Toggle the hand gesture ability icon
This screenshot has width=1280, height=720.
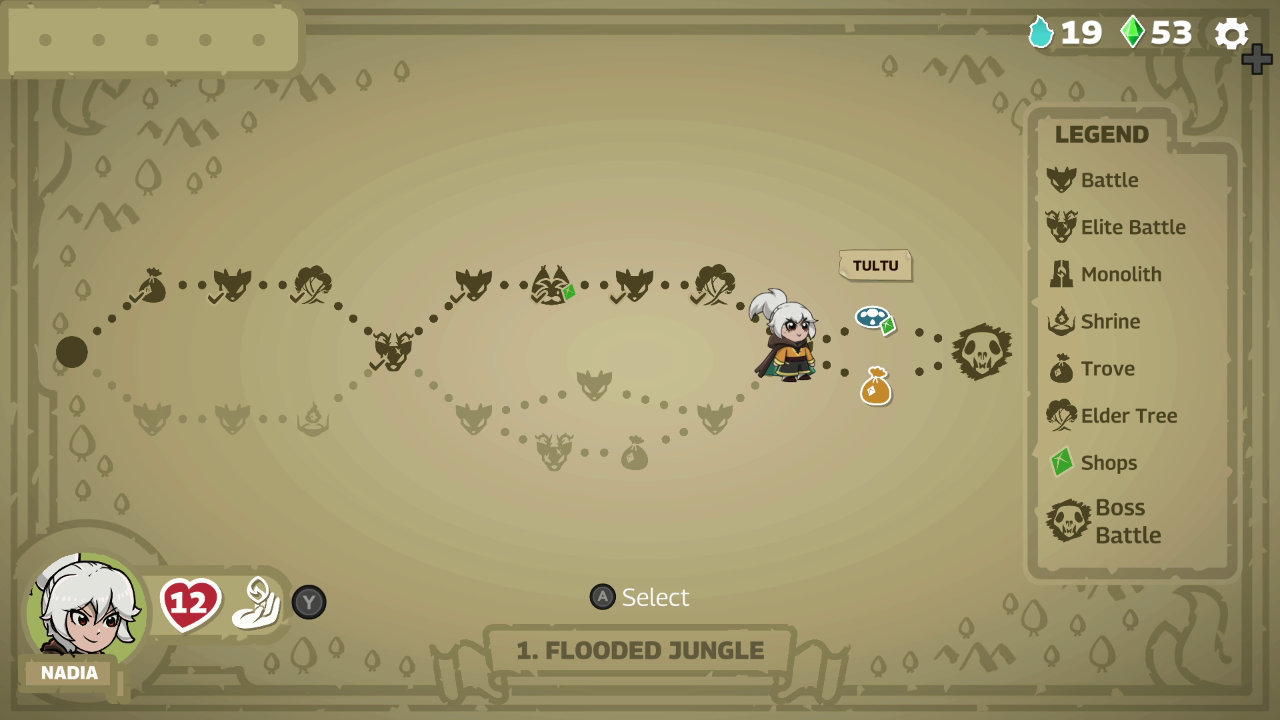click(256, 600)
